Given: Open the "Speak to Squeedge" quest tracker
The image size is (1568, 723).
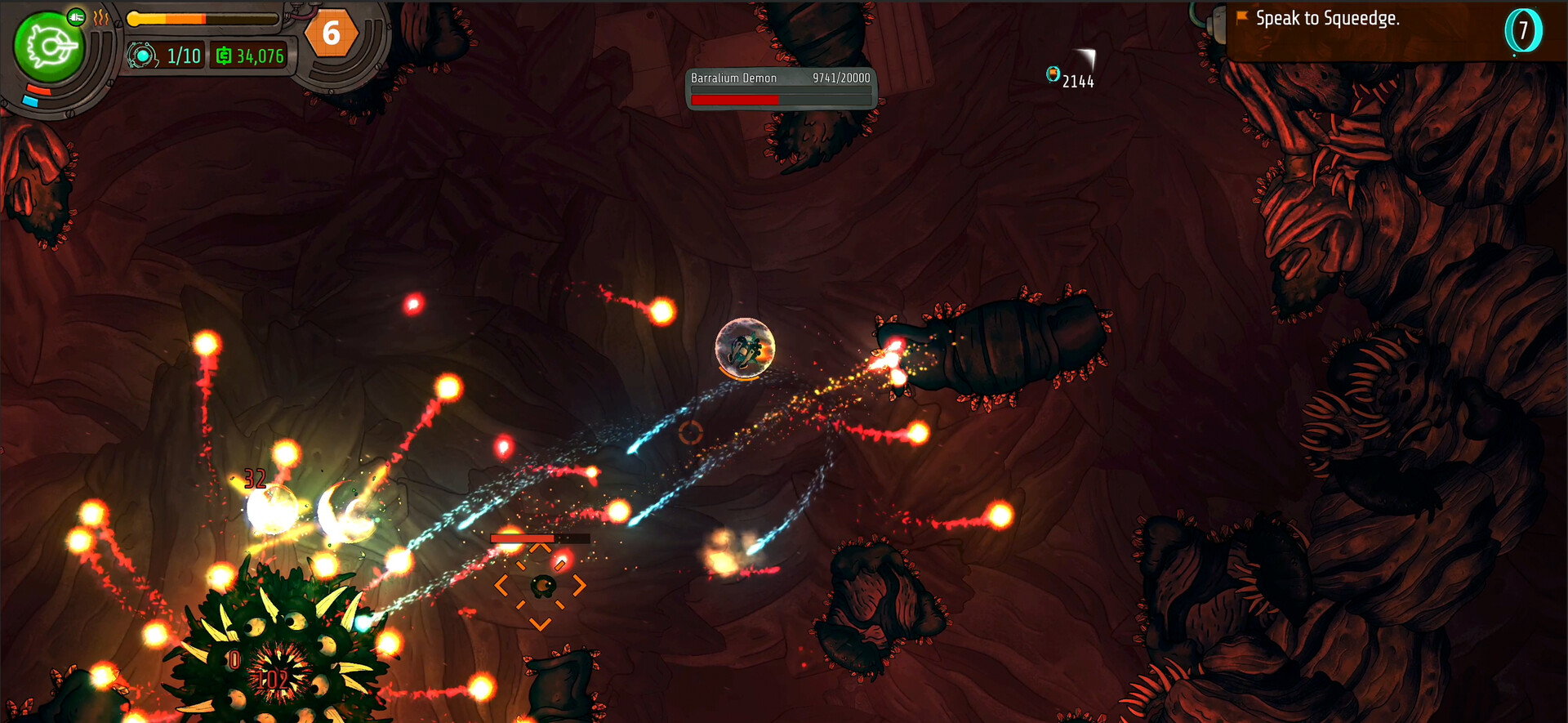Looking at the screenshot, I should (x=1327, y=19).
